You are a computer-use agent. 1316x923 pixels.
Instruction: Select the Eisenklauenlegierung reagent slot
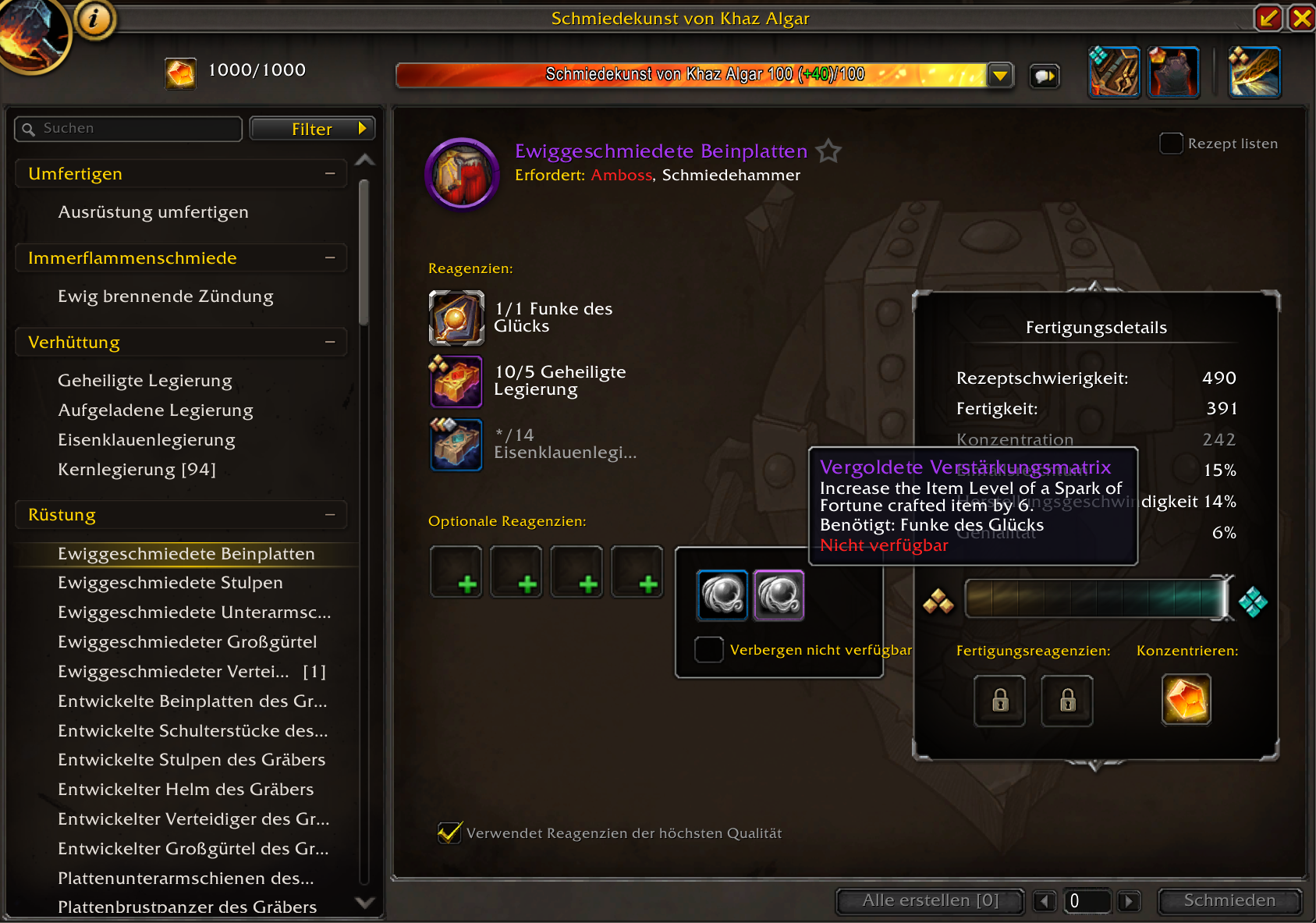(456, 444)
